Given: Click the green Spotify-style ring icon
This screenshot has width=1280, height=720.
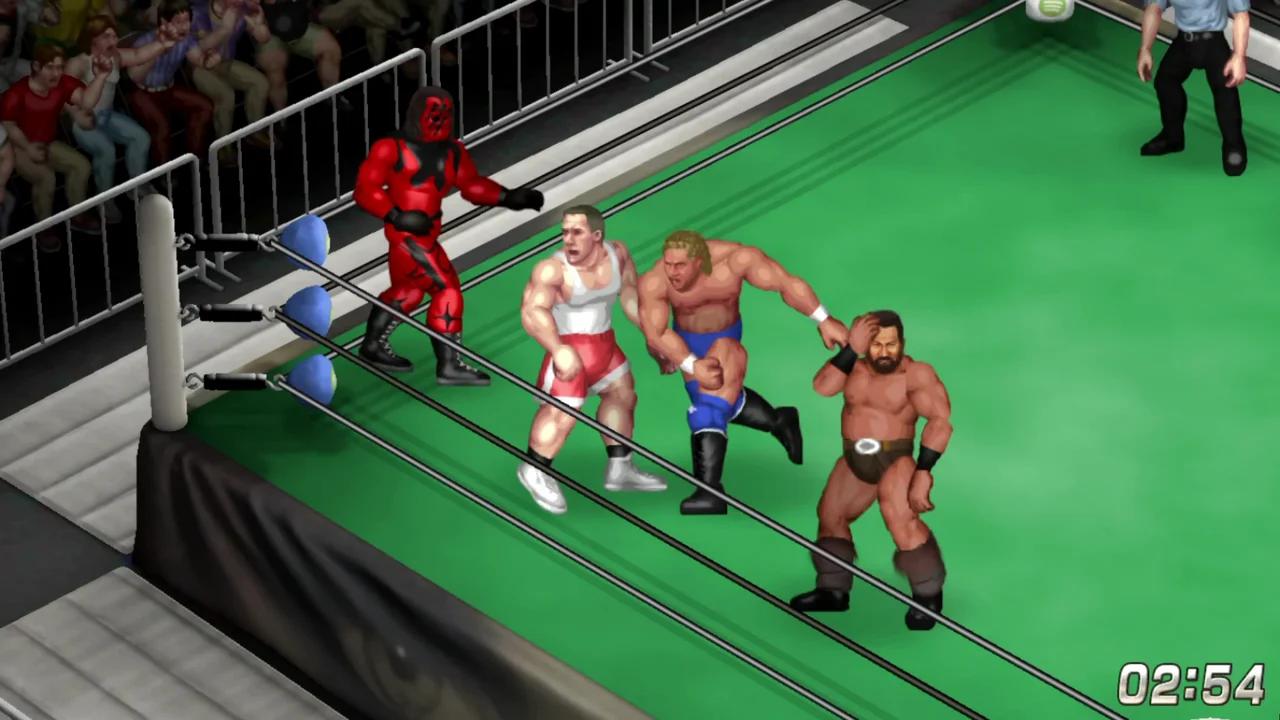Looking at the screenshot, I should (x=1051, y=8).
